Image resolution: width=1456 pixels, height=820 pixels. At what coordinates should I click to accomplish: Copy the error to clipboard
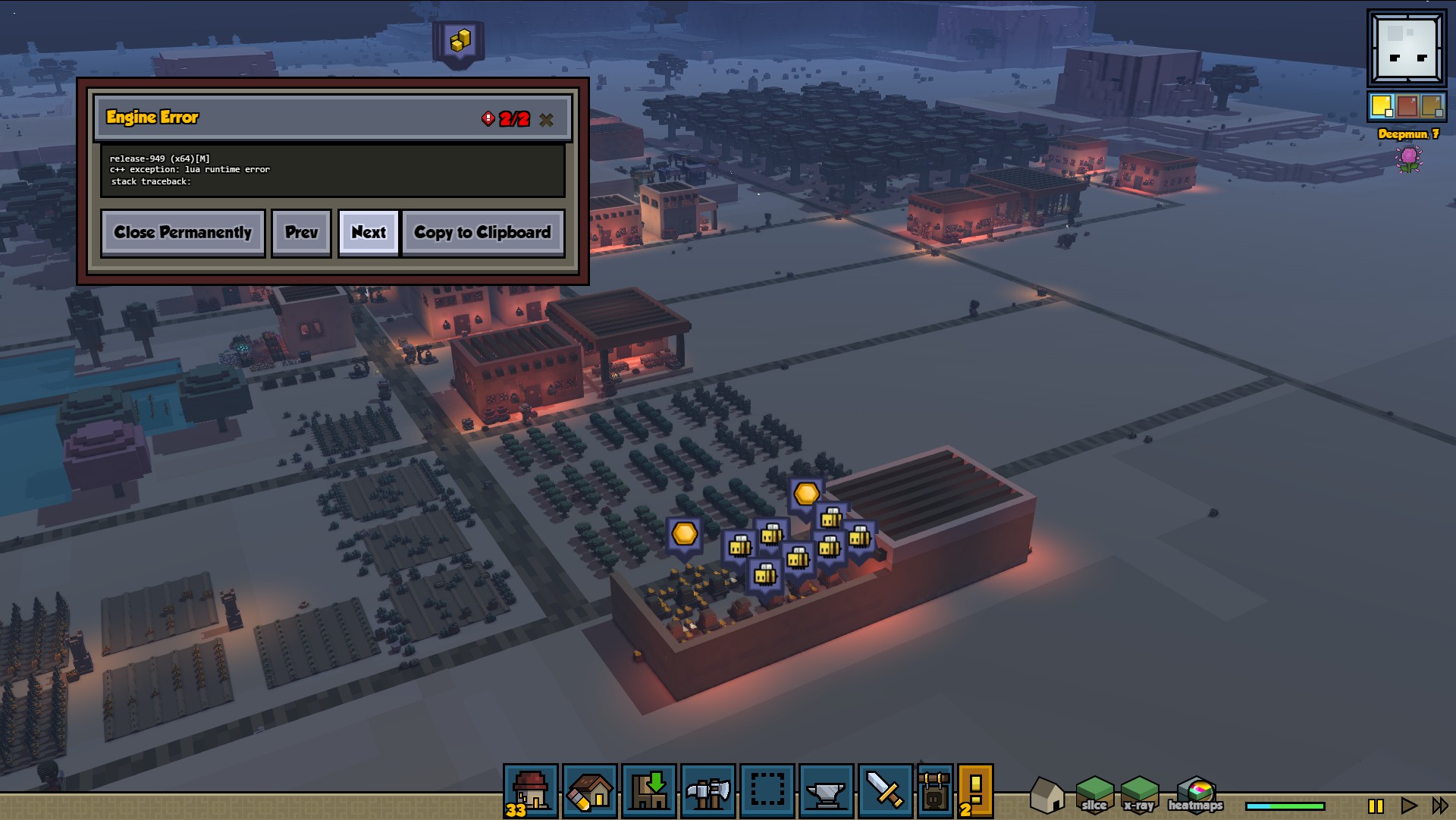coord(482,233)
